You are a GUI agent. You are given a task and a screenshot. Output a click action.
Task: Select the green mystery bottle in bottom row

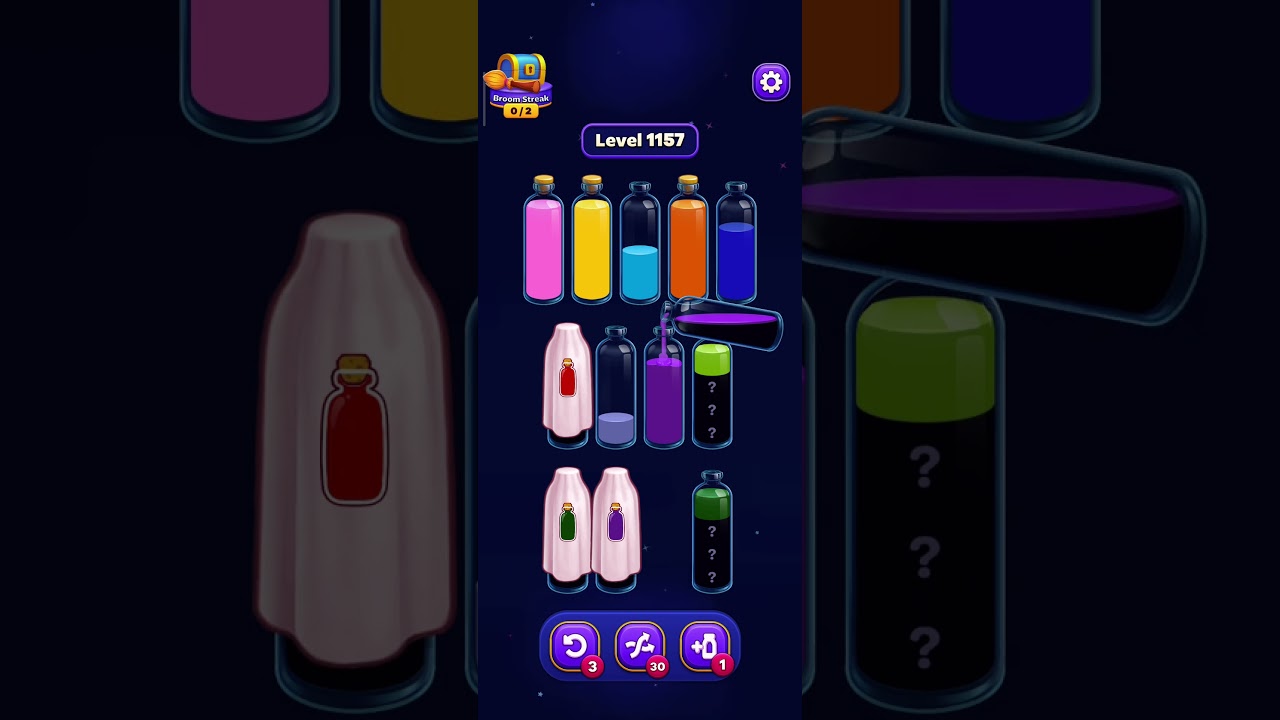tap(711, 535)
